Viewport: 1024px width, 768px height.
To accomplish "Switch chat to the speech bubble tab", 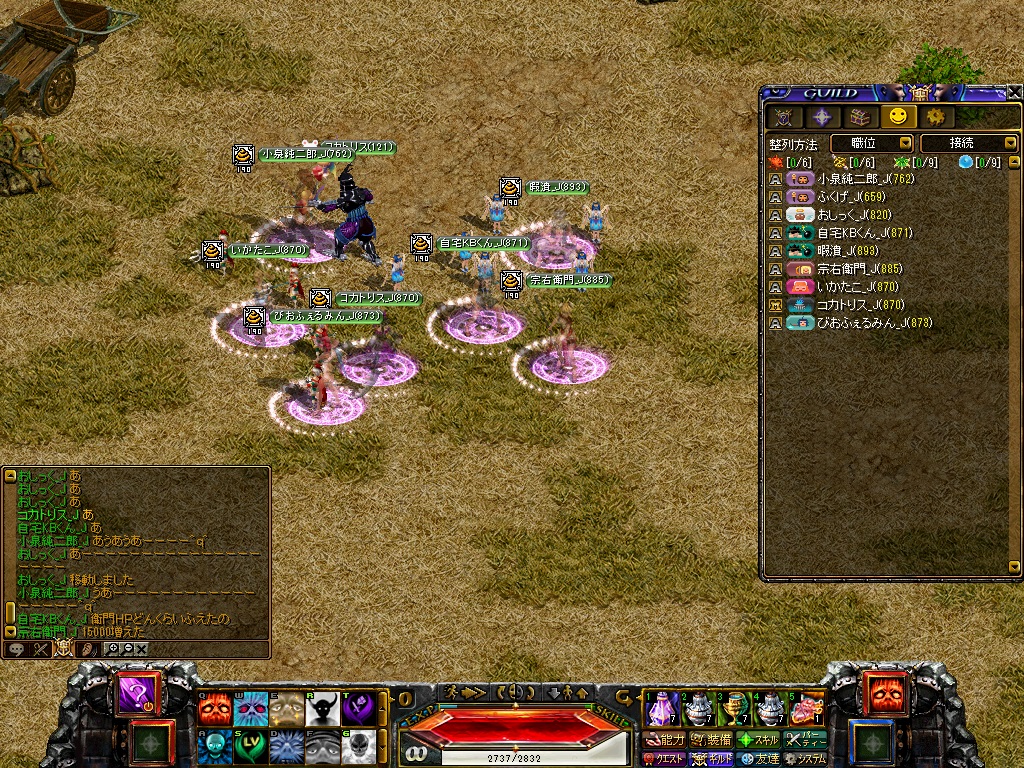I will pyautogui.click(x=17, y=649).
